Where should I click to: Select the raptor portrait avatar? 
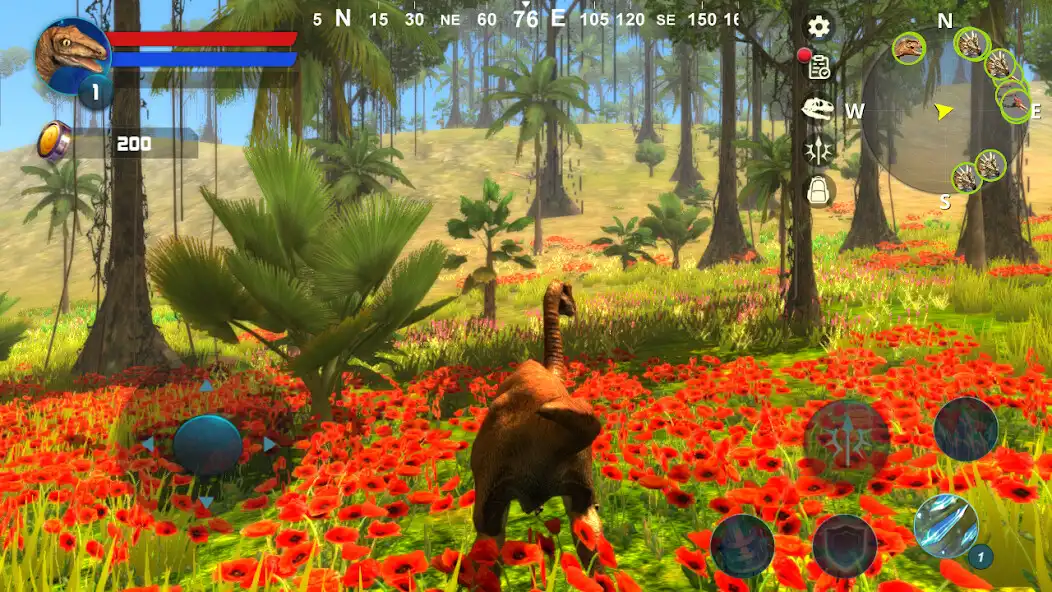point(73,52)
